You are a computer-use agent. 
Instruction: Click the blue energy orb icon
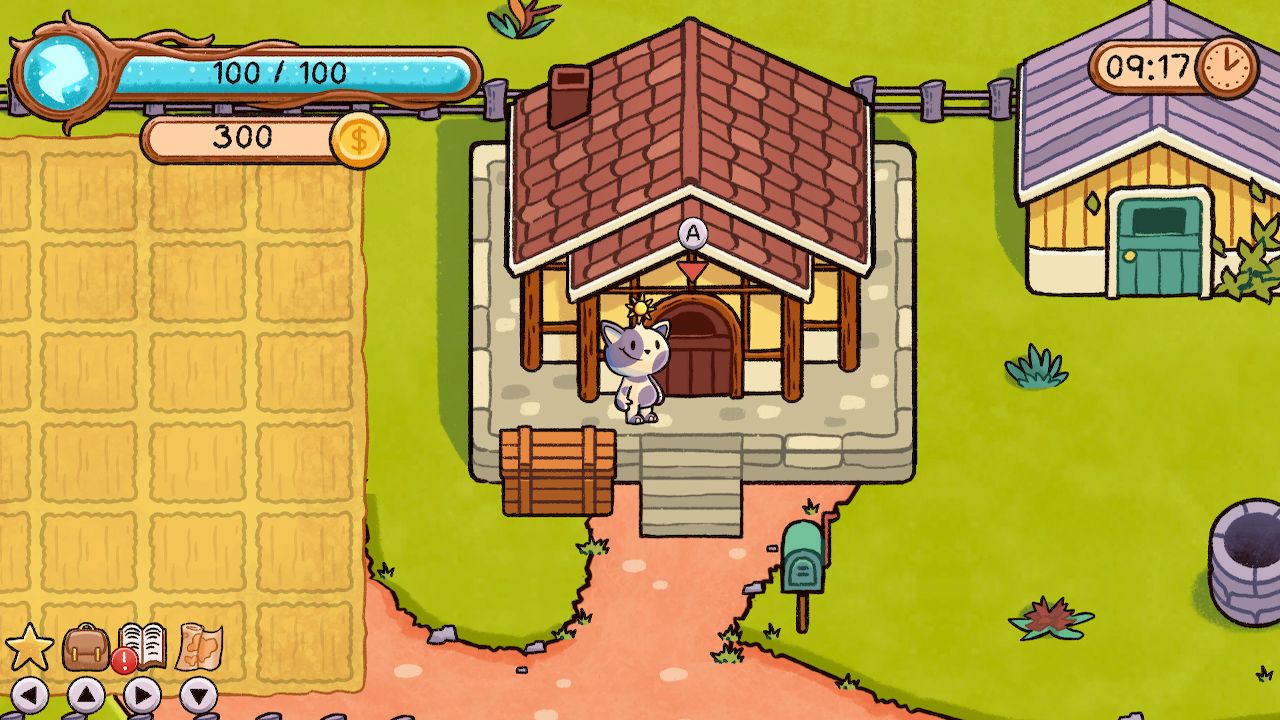point(60,75)
